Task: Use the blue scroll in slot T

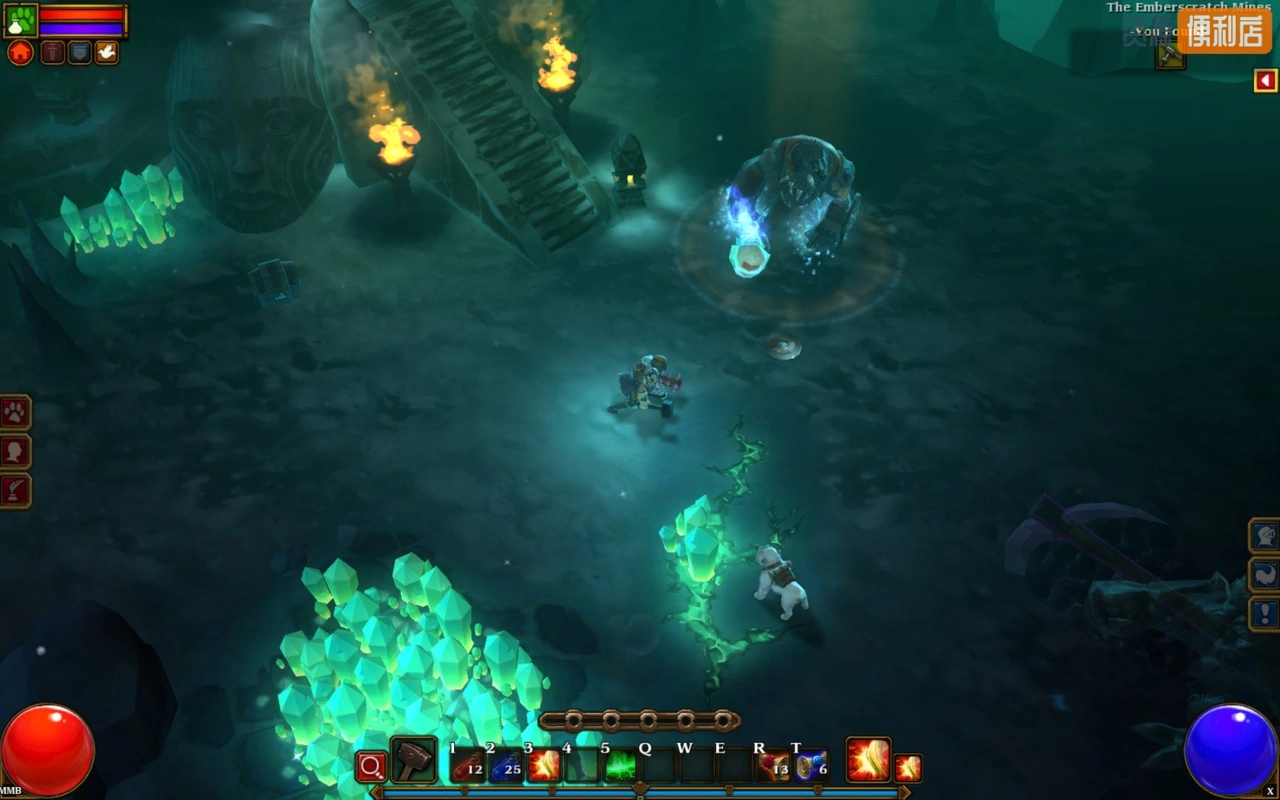Action: tap(811, 766)
